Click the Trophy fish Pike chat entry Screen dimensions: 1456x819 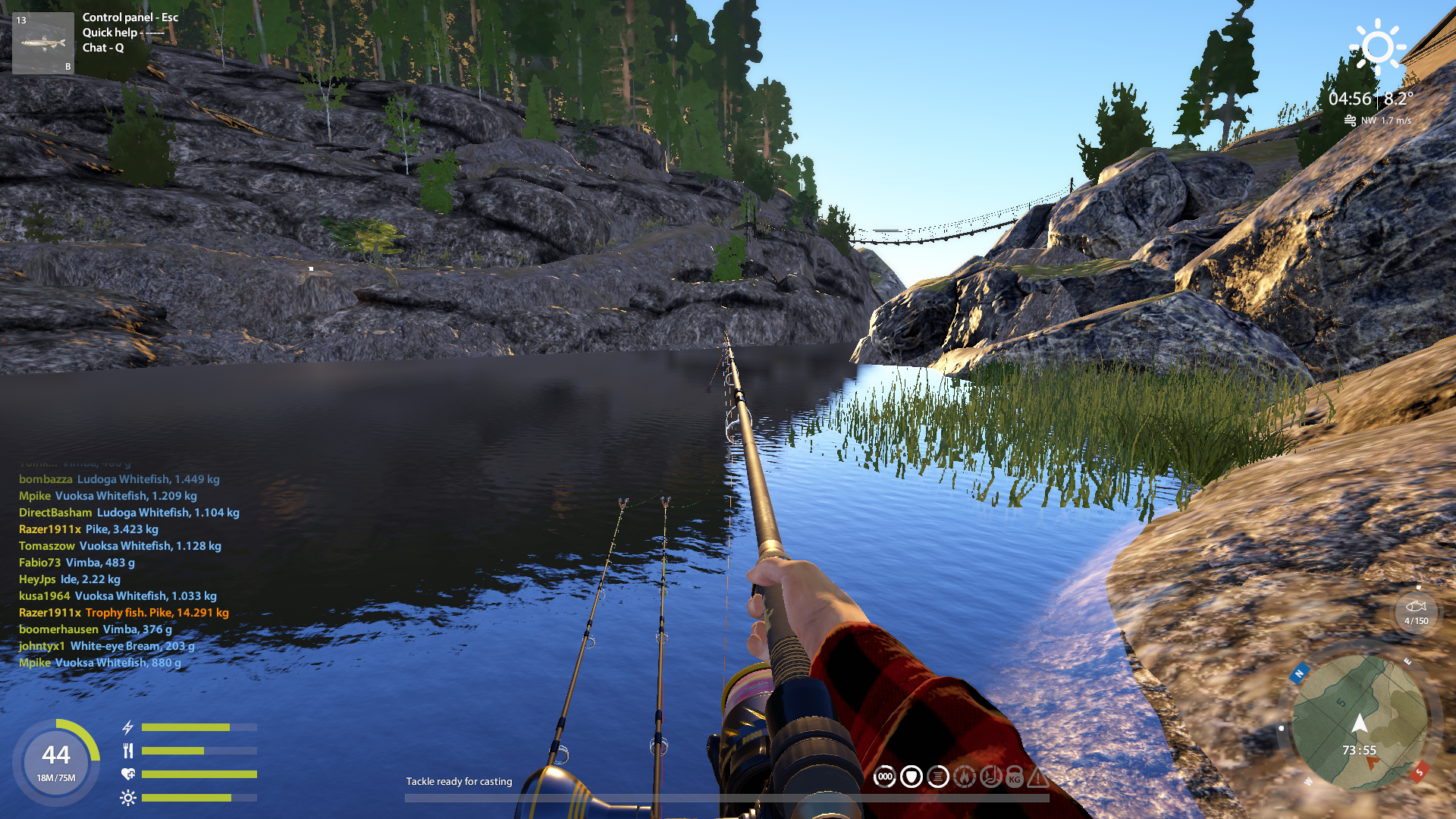tap(156, 613)
